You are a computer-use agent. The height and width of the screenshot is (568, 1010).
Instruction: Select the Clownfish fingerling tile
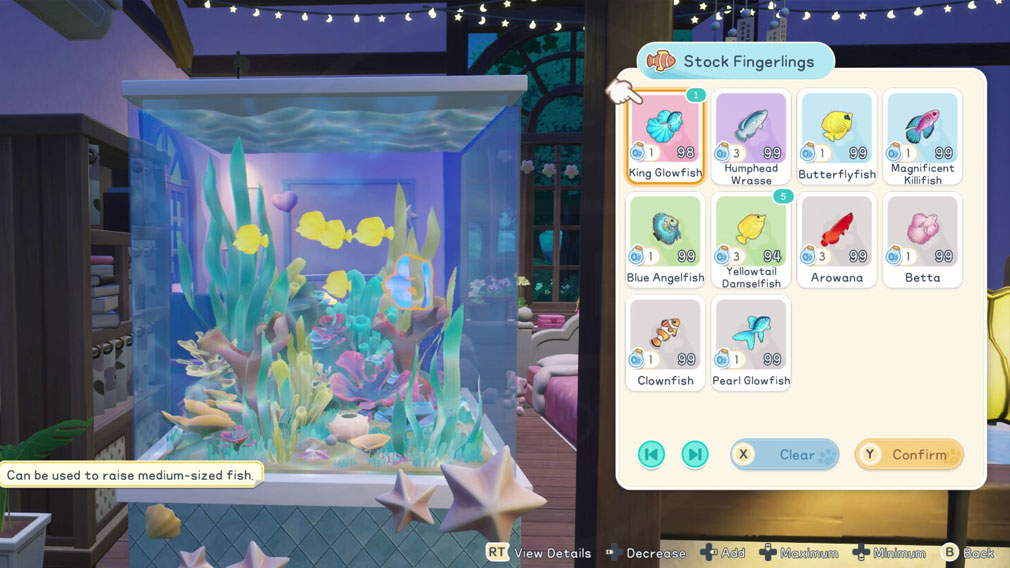click(x=665, y=343)
